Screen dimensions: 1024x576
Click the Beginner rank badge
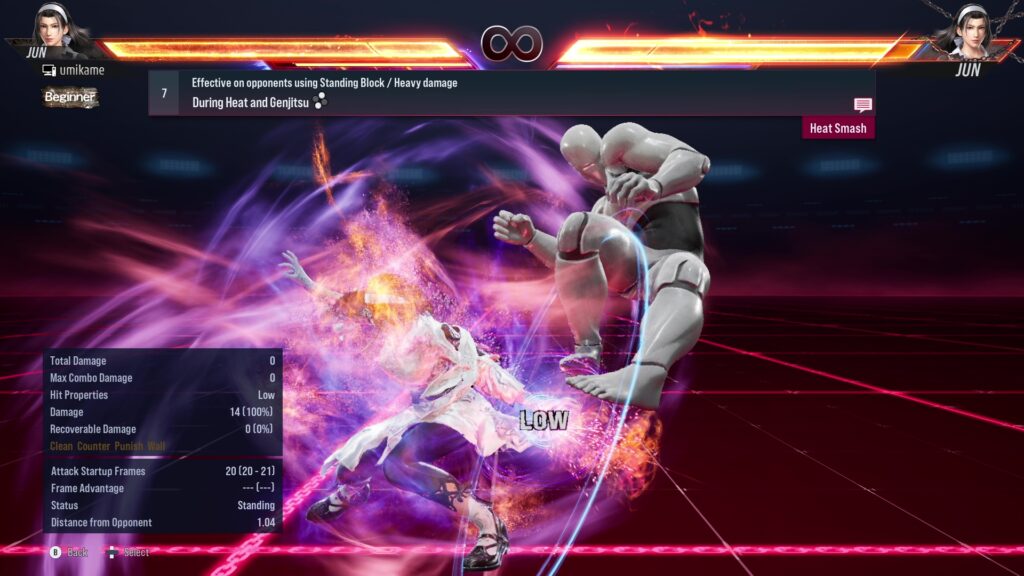pyautogui.click(x=70, y=97)
